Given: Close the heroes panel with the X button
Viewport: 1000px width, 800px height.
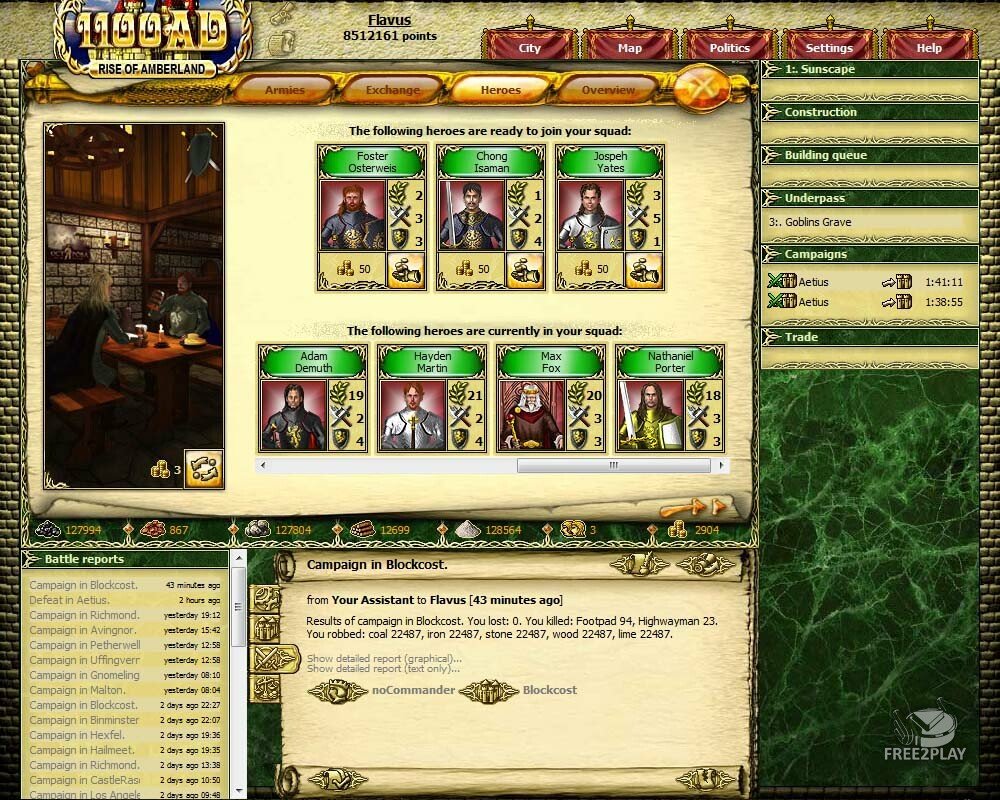Looking at the screenshot, I should tap(703, 88).
